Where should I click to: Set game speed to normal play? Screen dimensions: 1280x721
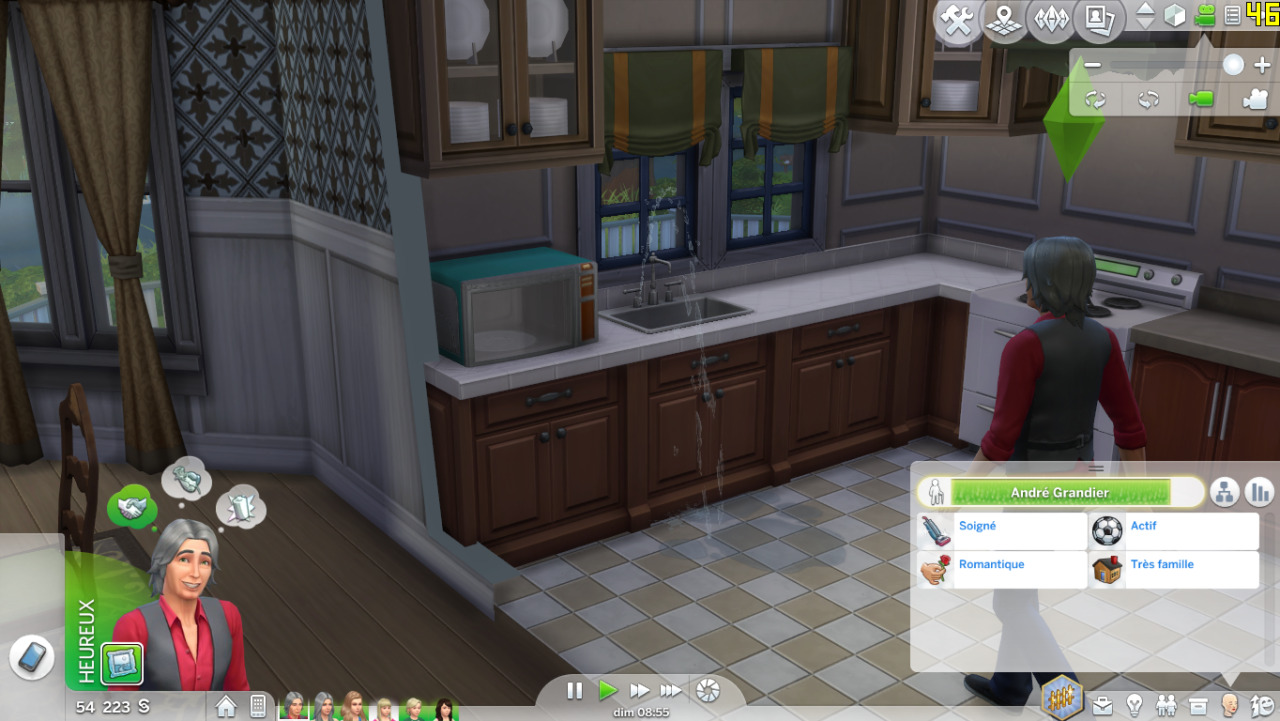(607, 690)
